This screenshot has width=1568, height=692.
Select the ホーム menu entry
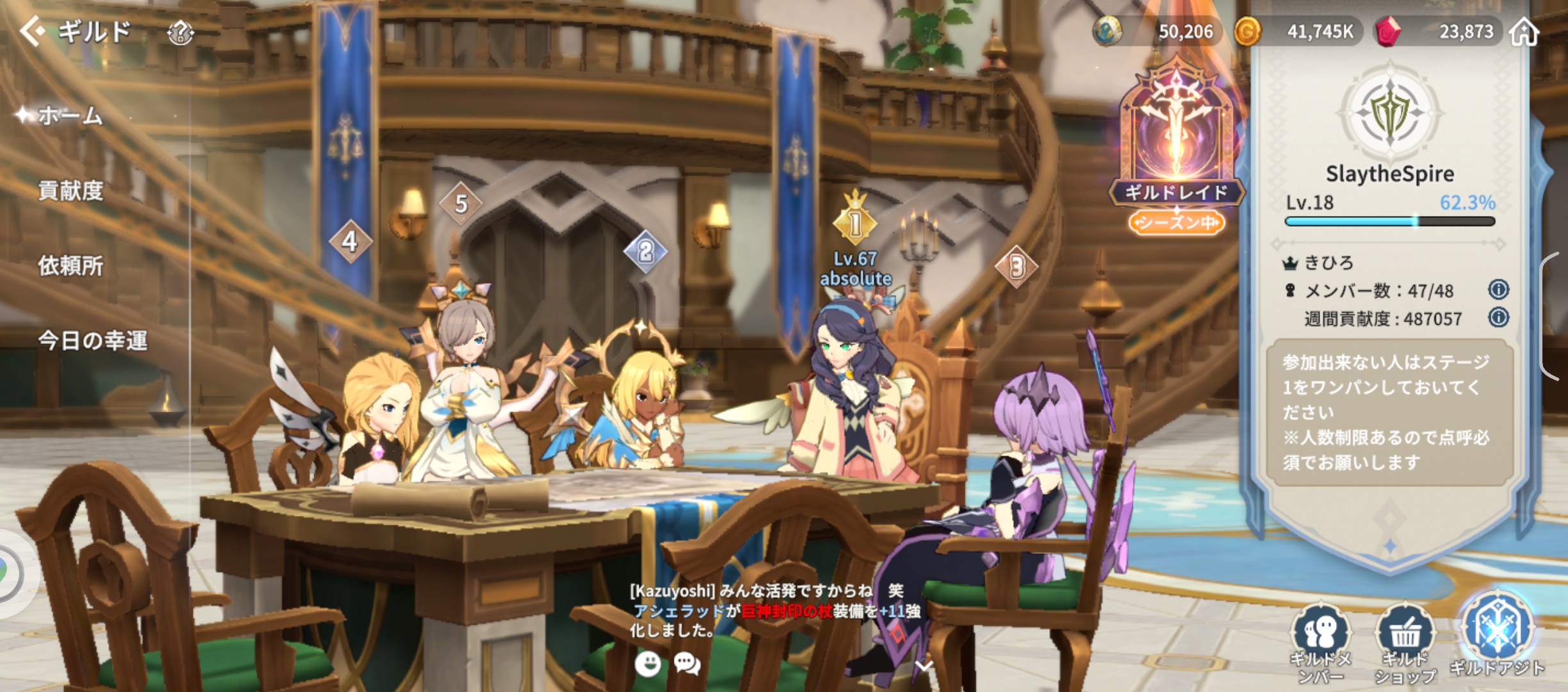tap(70, 116)
